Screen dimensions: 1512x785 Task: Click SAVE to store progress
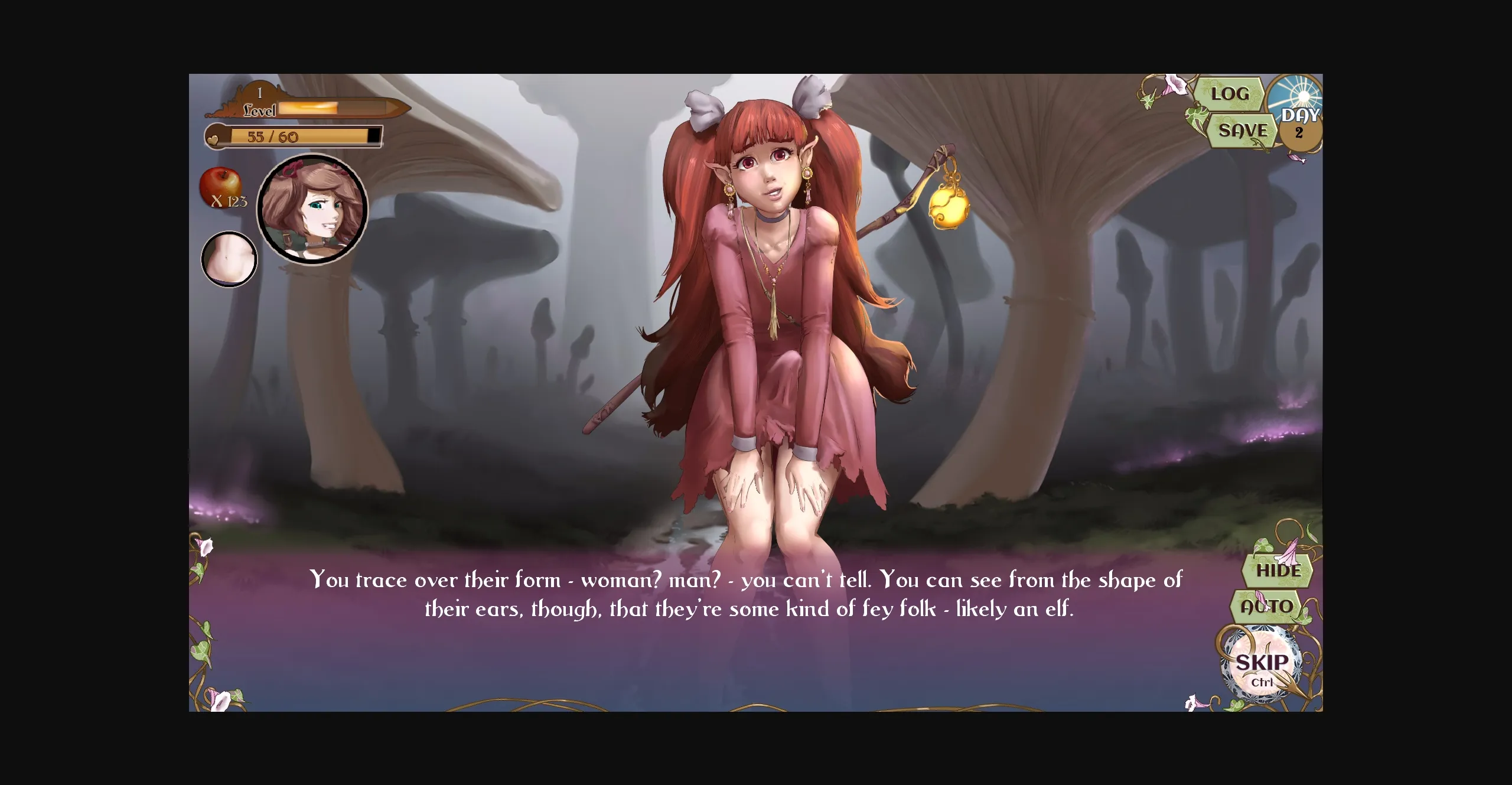click(1243, 131)
